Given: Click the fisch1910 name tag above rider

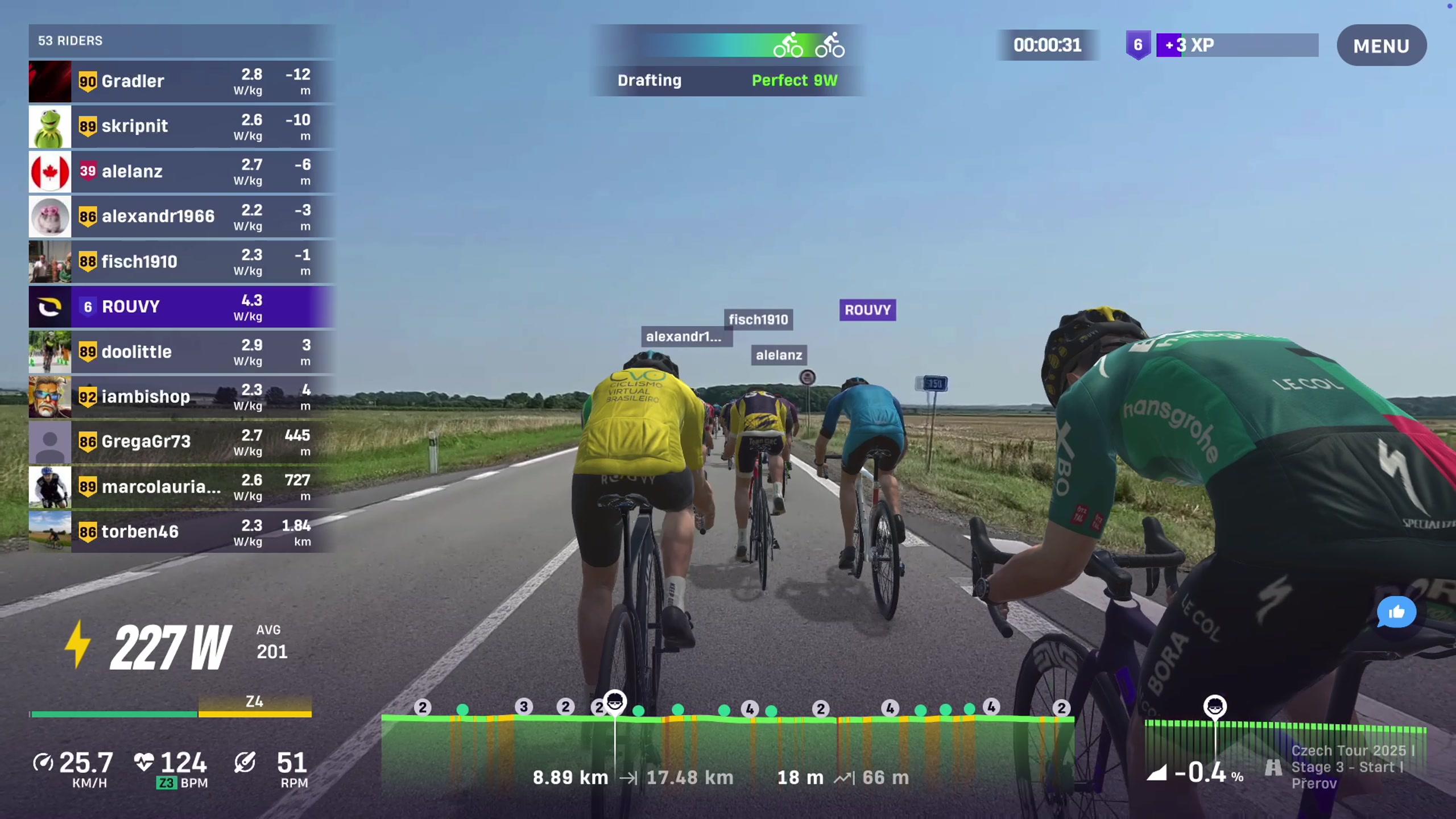Looking at the screenshot, I should click(758, 320).
